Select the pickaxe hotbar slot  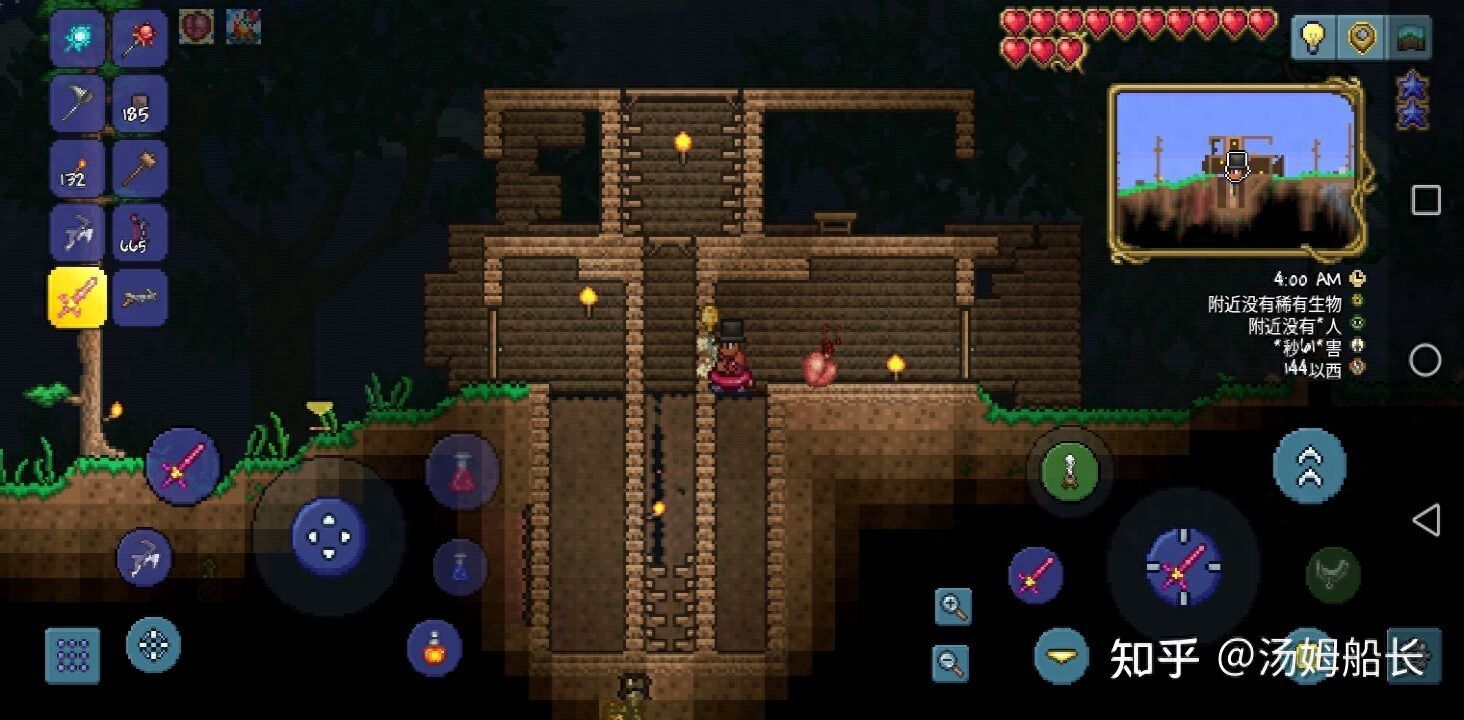coord(77,233)
